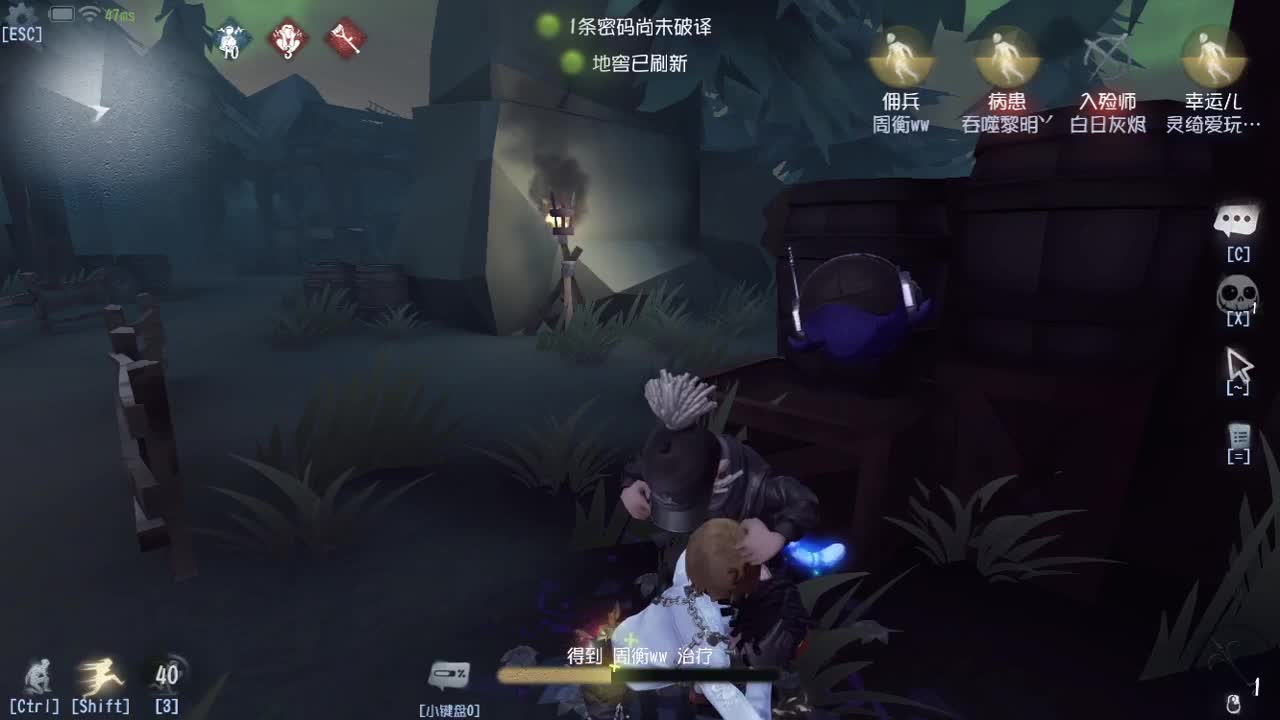Viewport: 1280px width, 720px height.
Task: Select the flare gun trait icon
Action: [347, 40]
